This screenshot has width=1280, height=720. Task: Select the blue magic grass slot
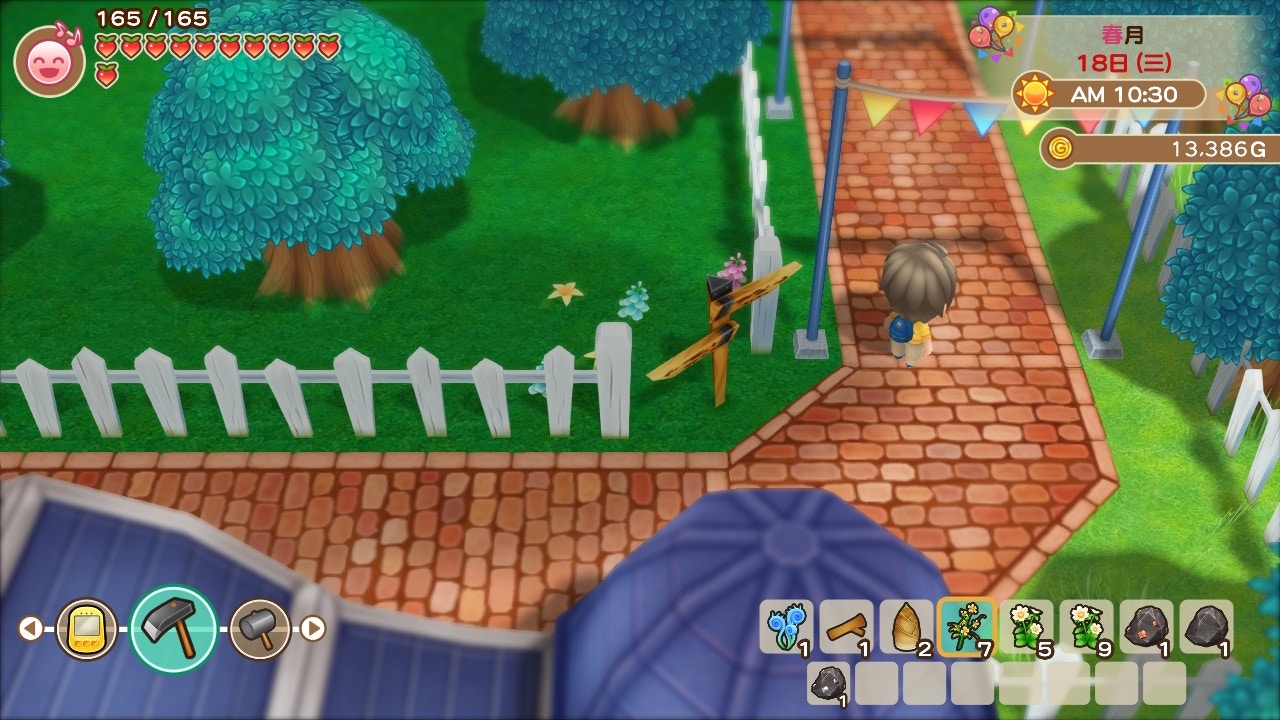tap(786, 627)
